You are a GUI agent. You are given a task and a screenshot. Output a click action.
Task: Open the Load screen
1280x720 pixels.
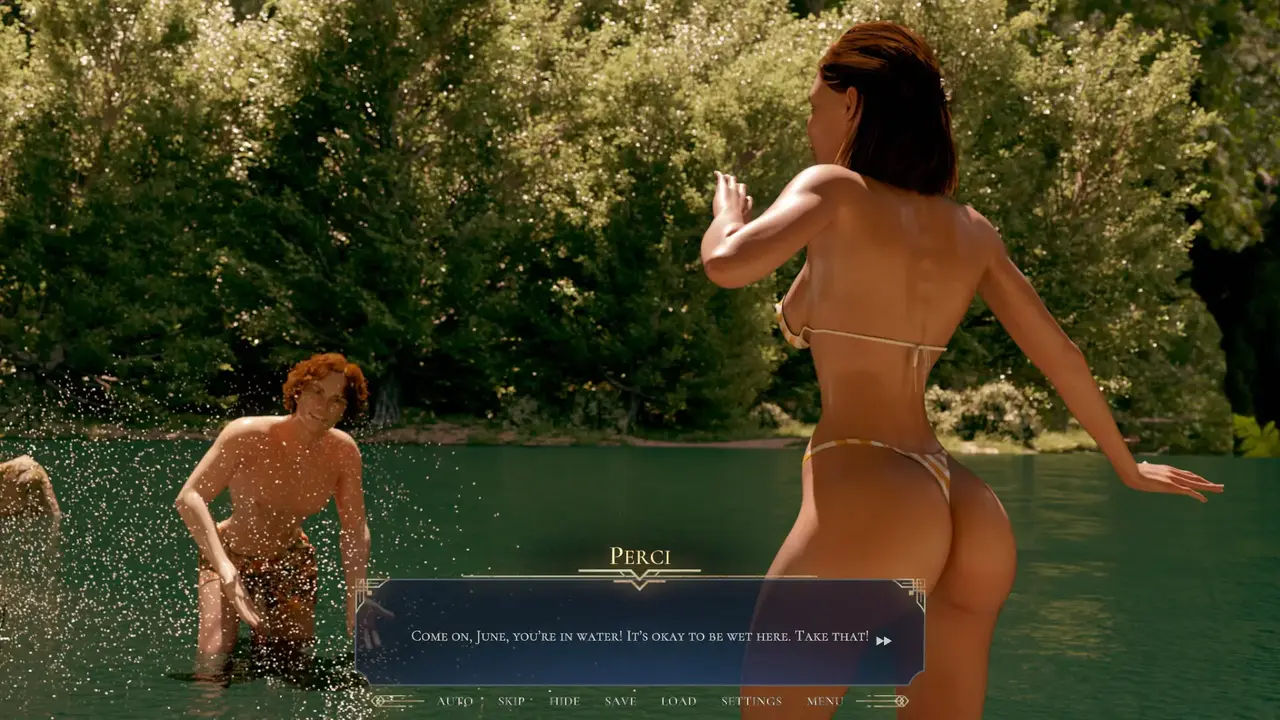[678, 701]
